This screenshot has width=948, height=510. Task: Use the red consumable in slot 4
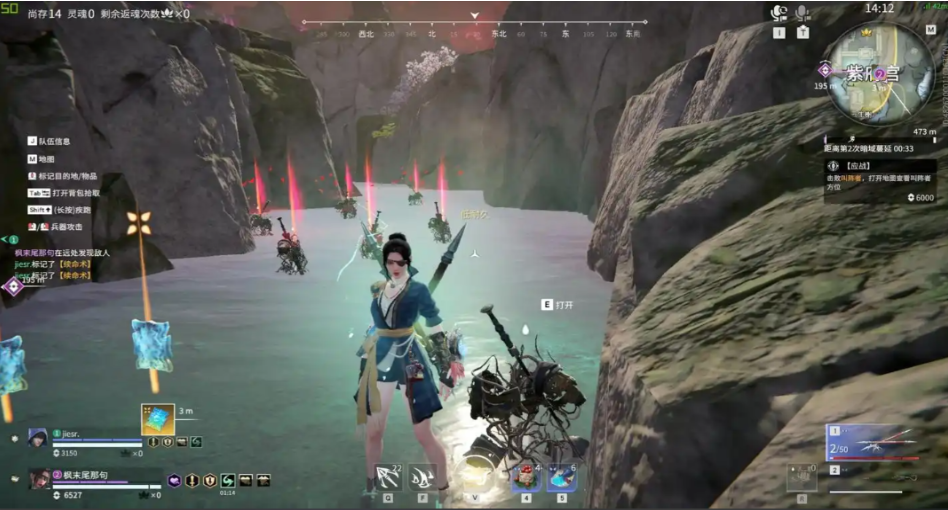point(526,478)
